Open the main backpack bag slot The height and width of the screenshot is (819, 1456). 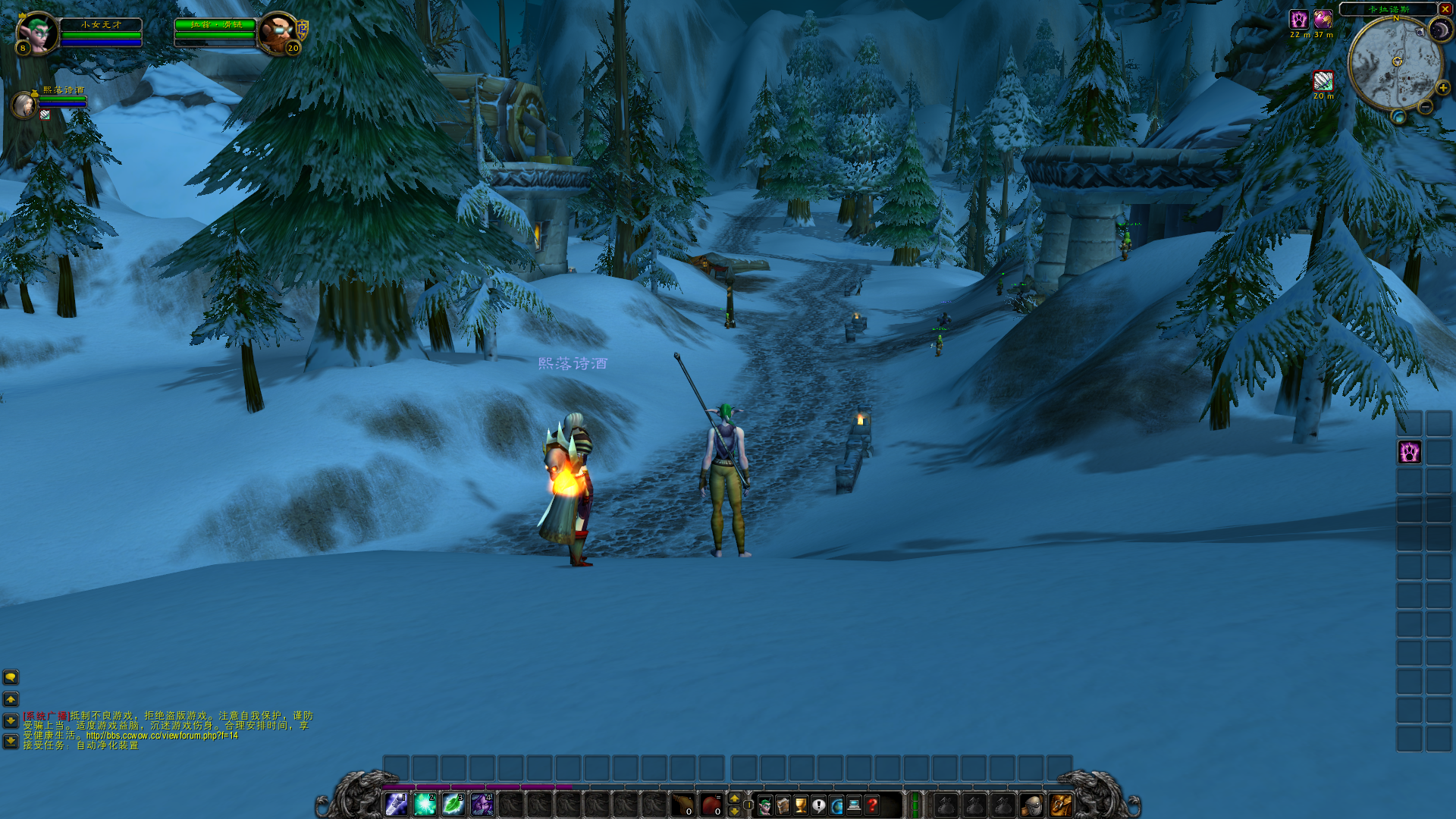(x=1060, y=805)
